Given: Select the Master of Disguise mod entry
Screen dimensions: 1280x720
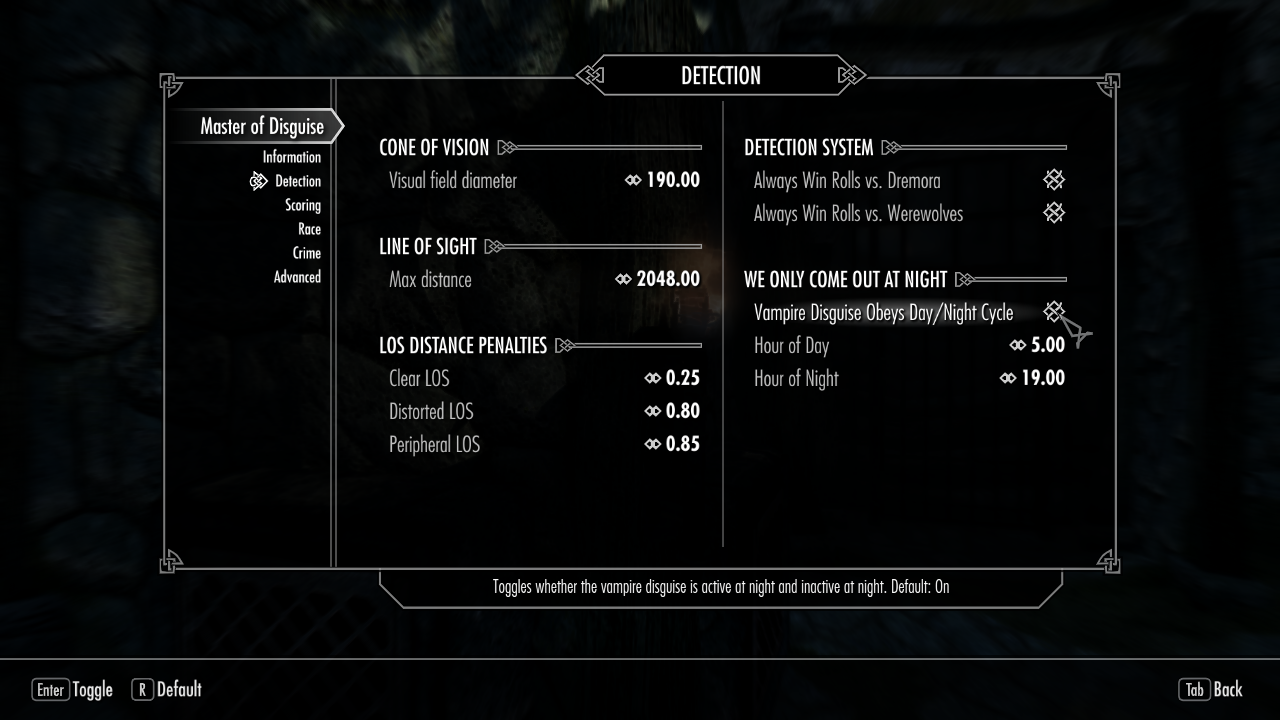Looking at the screenshot, I should [x=261, y=127].
